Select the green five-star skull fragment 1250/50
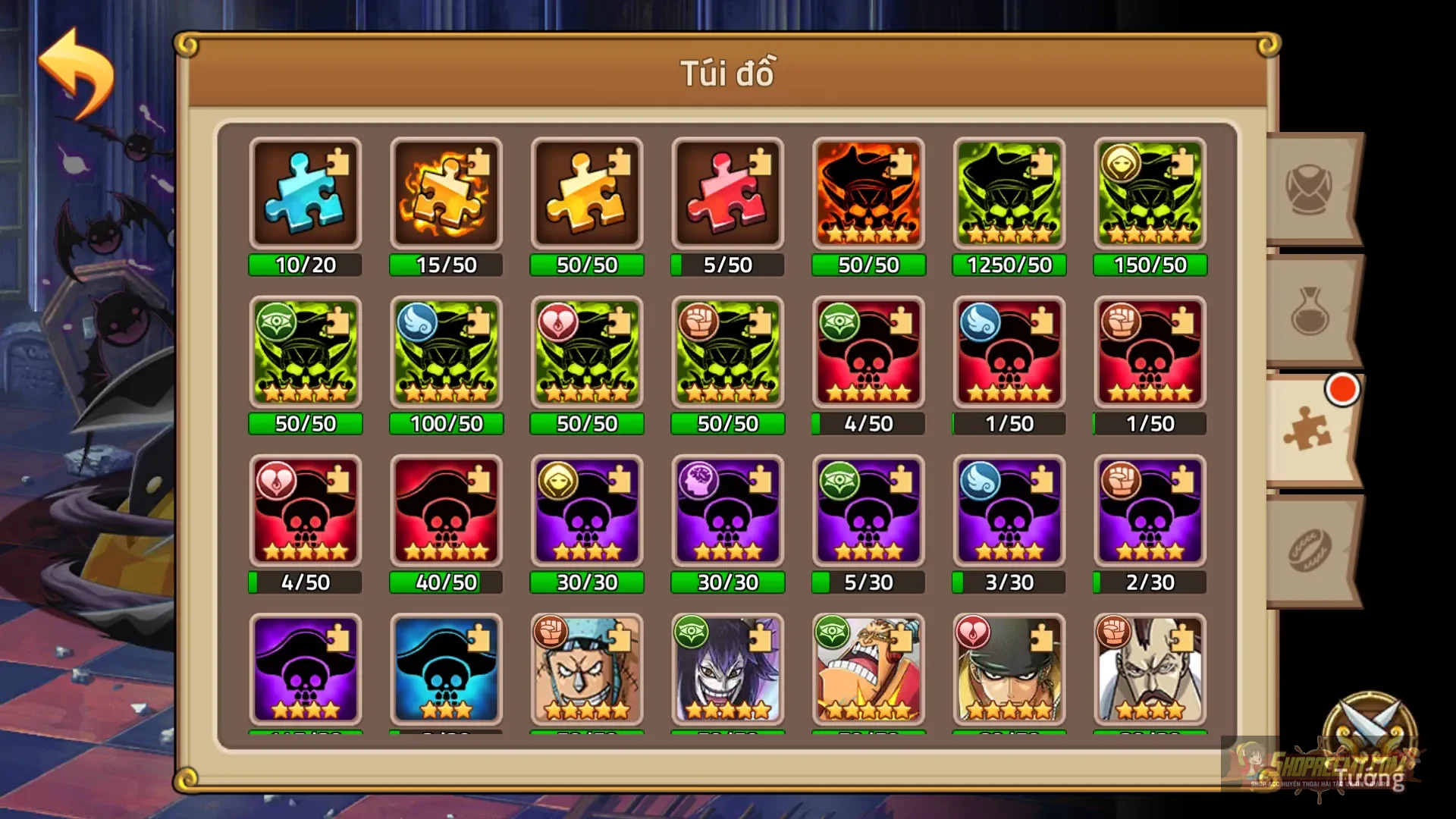 (x=1009, y=194)
